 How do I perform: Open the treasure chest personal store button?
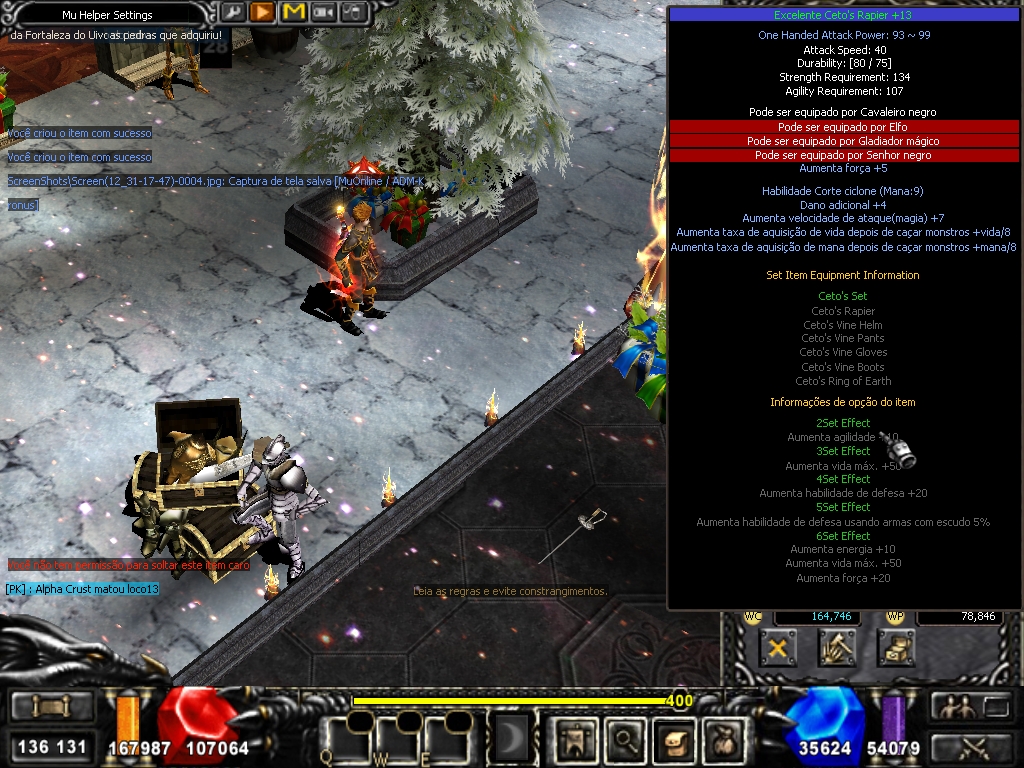[x=896, y=649]
